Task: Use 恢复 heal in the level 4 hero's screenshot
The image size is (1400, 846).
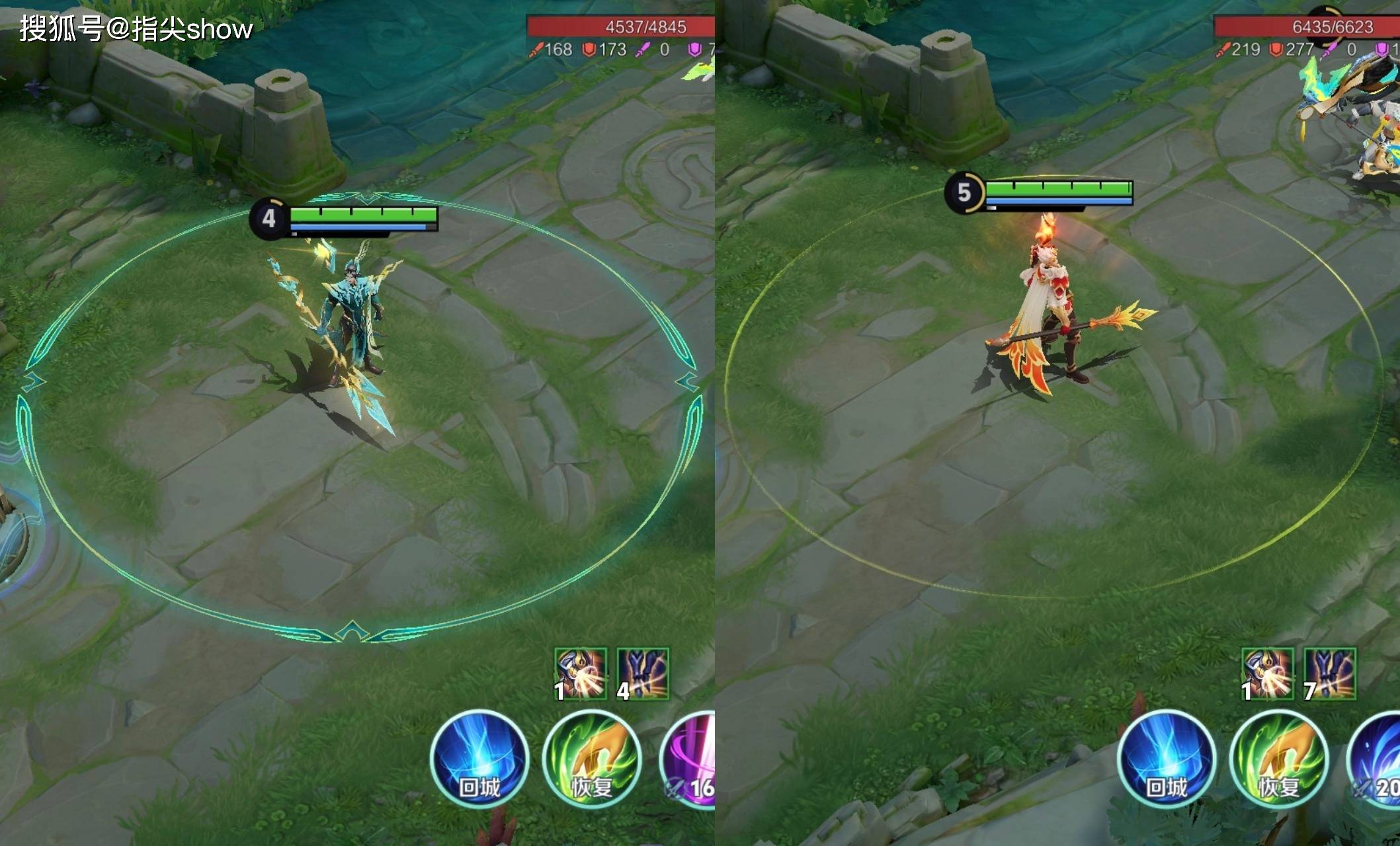Action: coord(591,759)
